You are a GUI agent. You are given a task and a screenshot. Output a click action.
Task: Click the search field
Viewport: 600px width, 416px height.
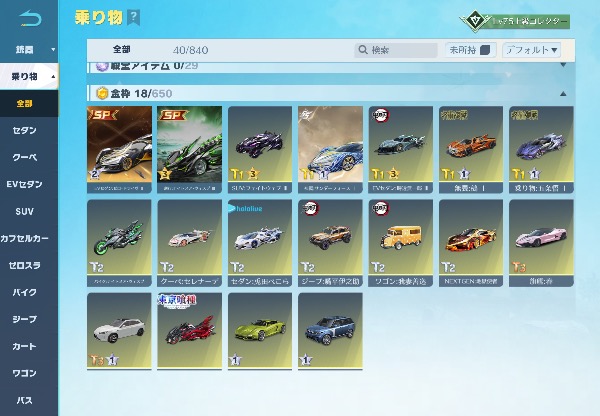point(396,50)
